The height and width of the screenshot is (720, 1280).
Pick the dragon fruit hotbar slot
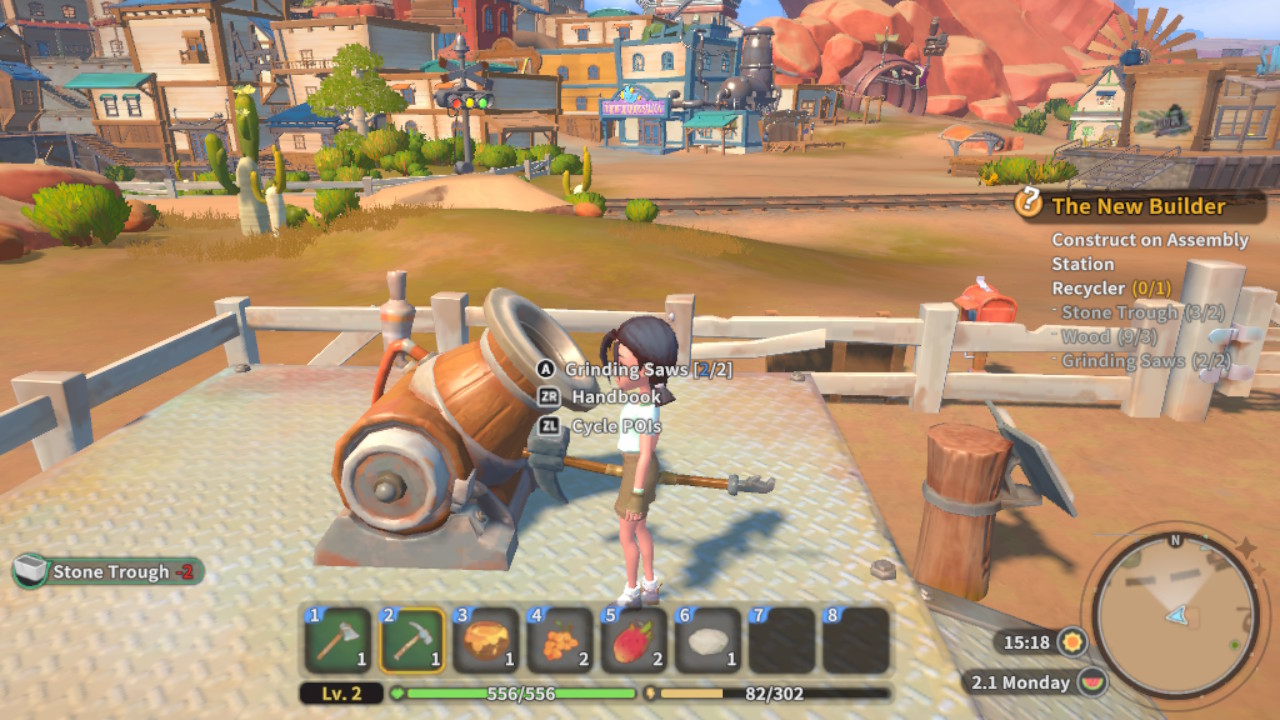tap(634, 641)
